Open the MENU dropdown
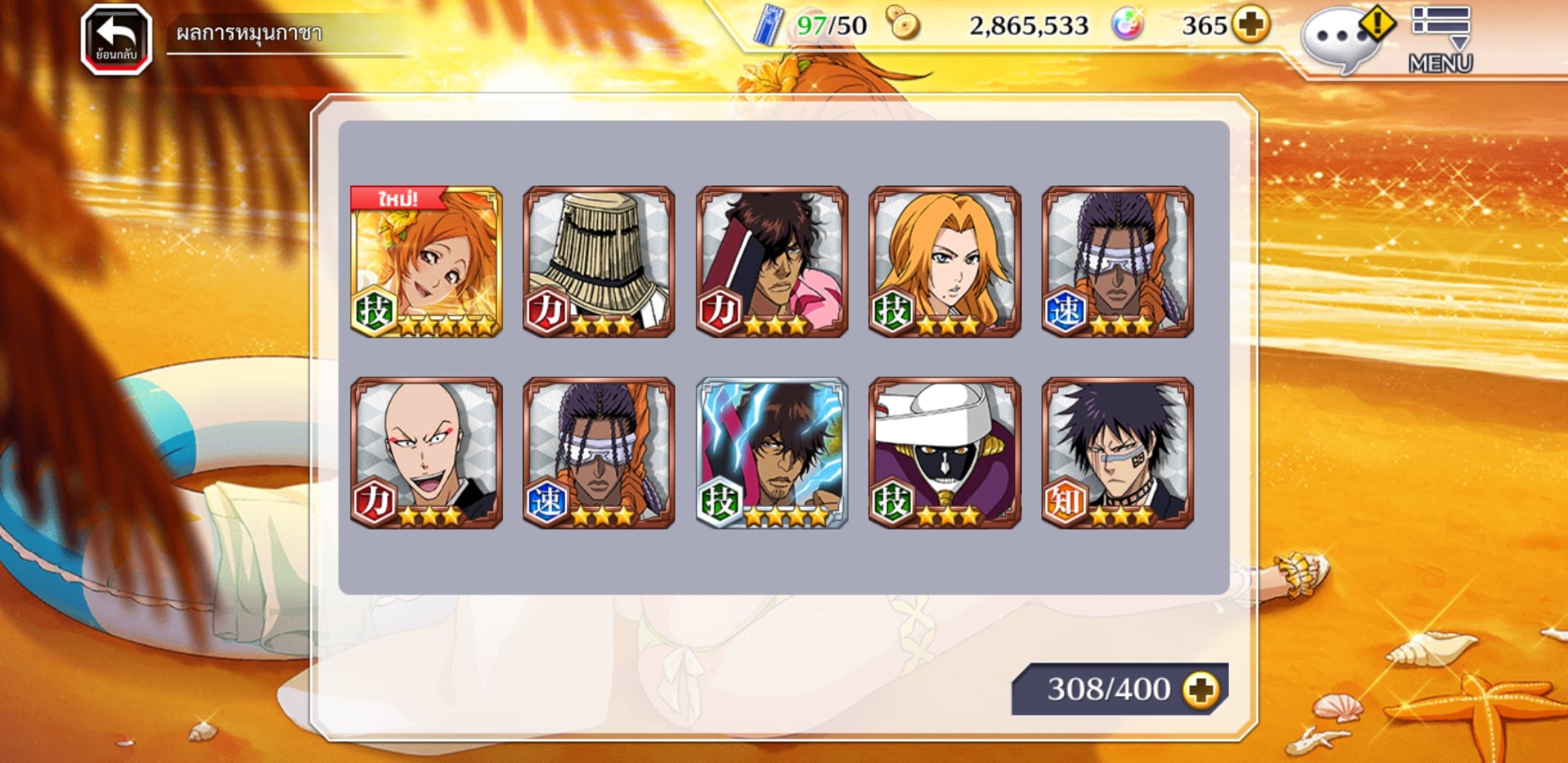Image resolution: width=1568 pixels, height=763 pixels. pos(1441,39)
